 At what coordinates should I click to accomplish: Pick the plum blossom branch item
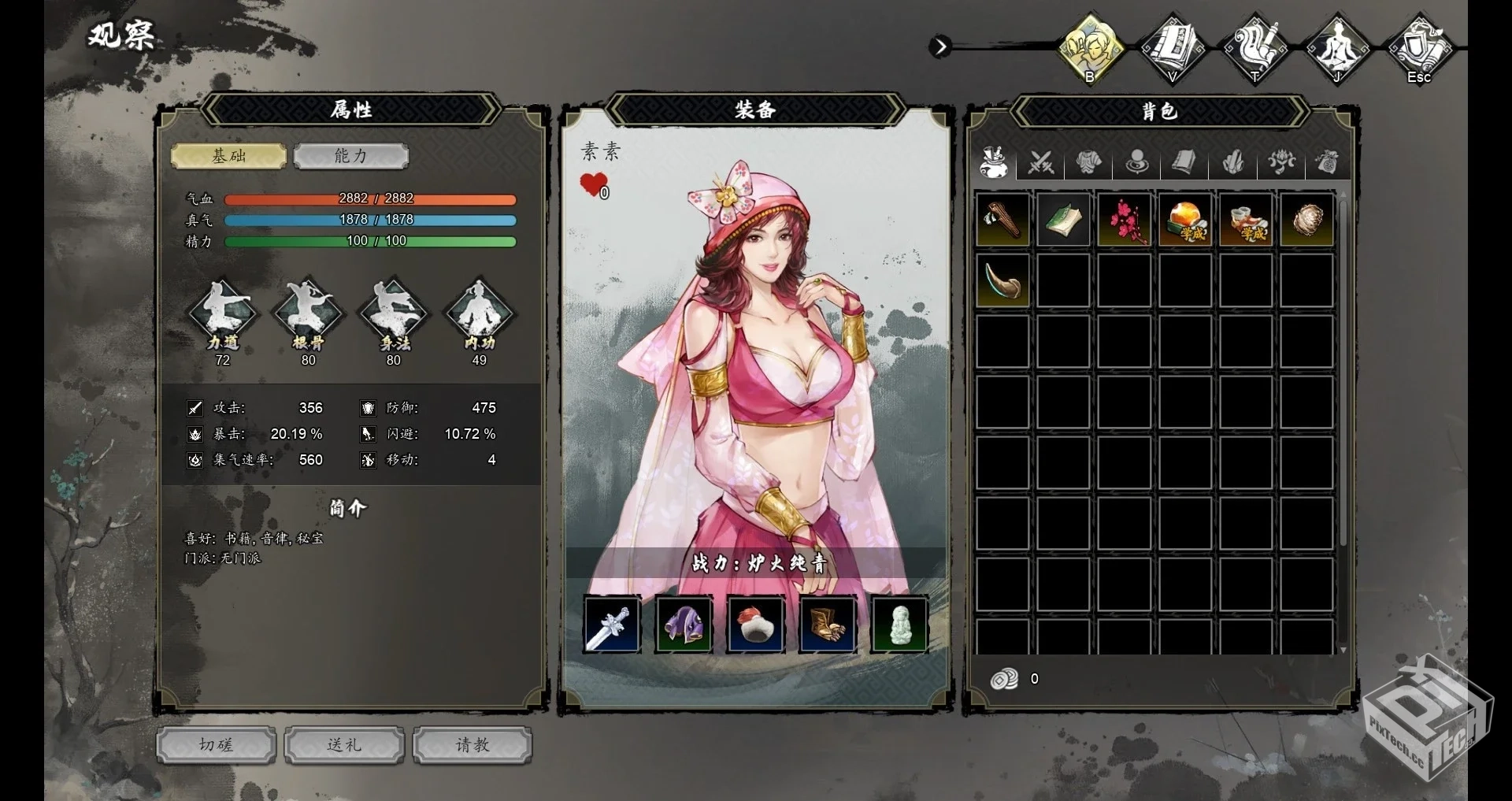pos(1124,221)
